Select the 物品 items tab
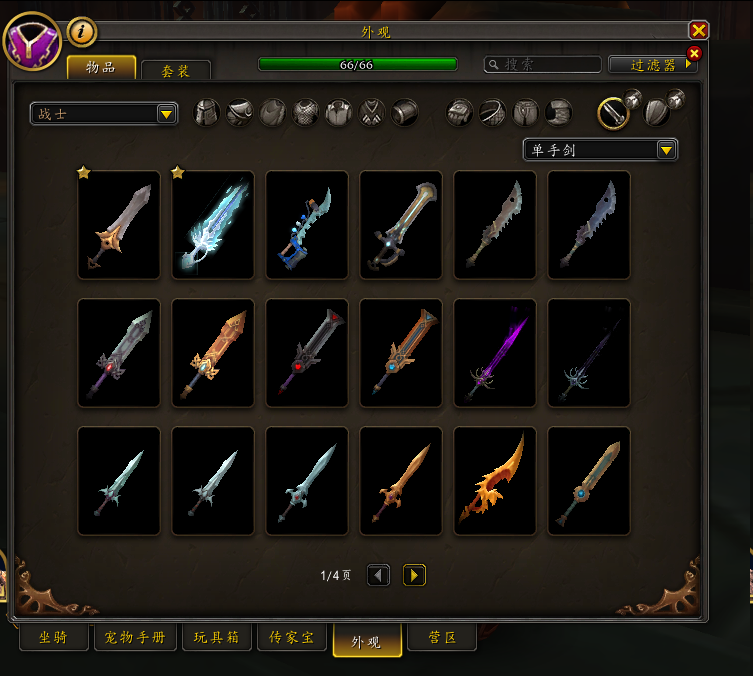The height and width of the screenshot is (676, 753). pos(101,68)
